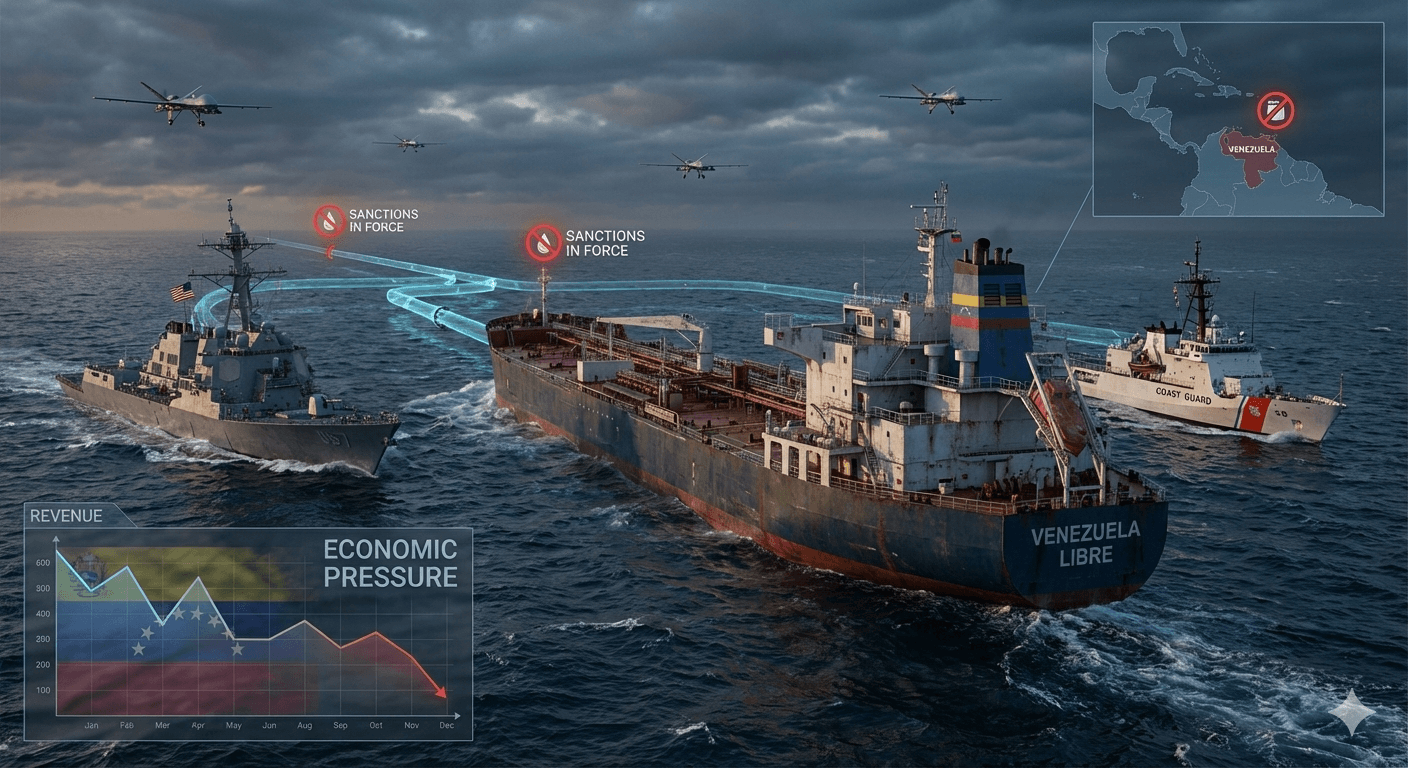Click the Sanctions in Force marker above the destroyer
This screenshot has height=768, width=1408.
click(x=330, y=221)
